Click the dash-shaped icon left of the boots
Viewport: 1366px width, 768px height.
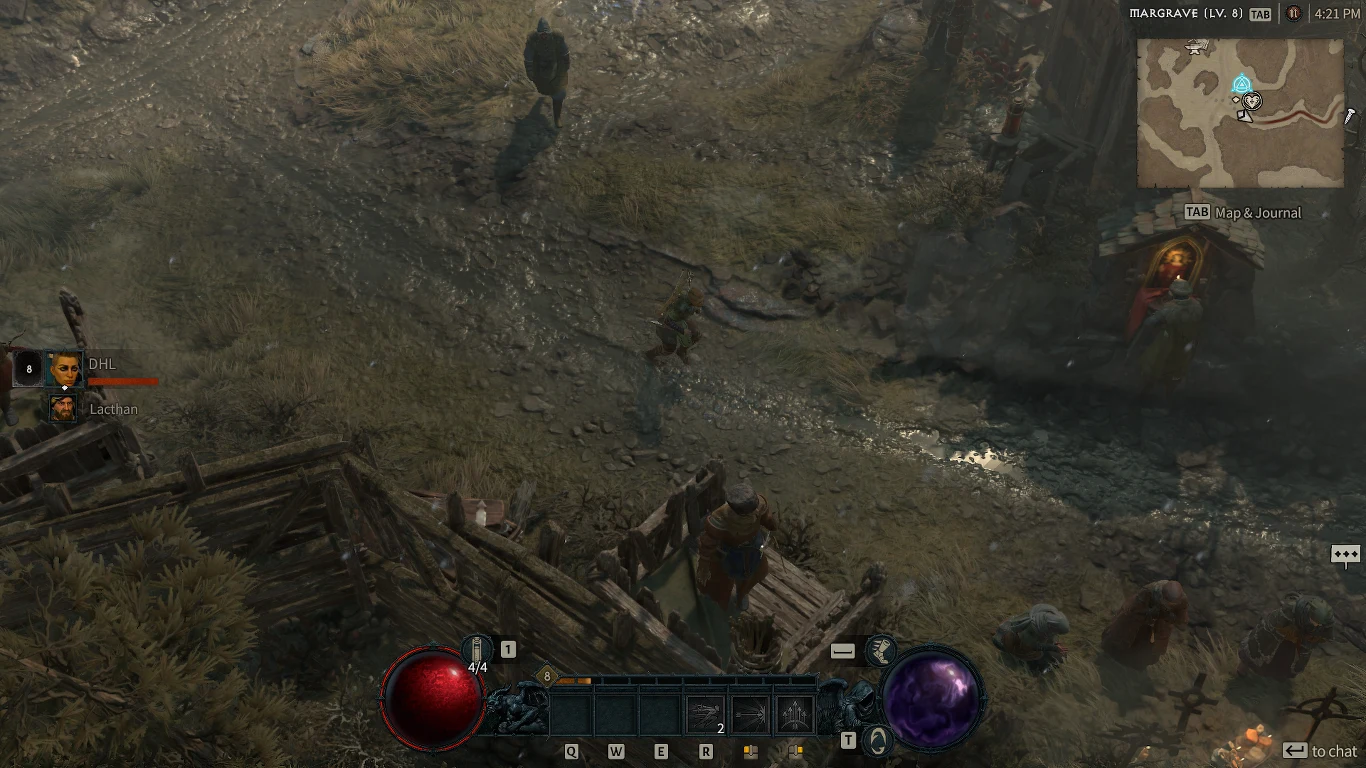(841, 650)
